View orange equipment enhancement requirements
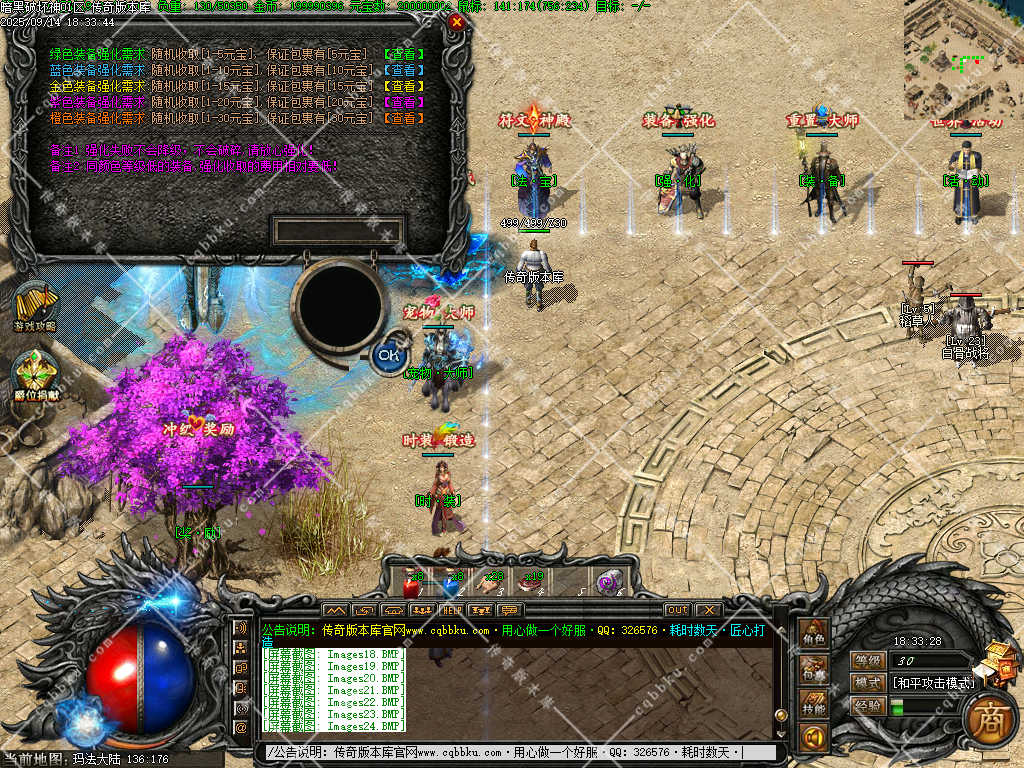1024x768 pixels. [404, 118]
